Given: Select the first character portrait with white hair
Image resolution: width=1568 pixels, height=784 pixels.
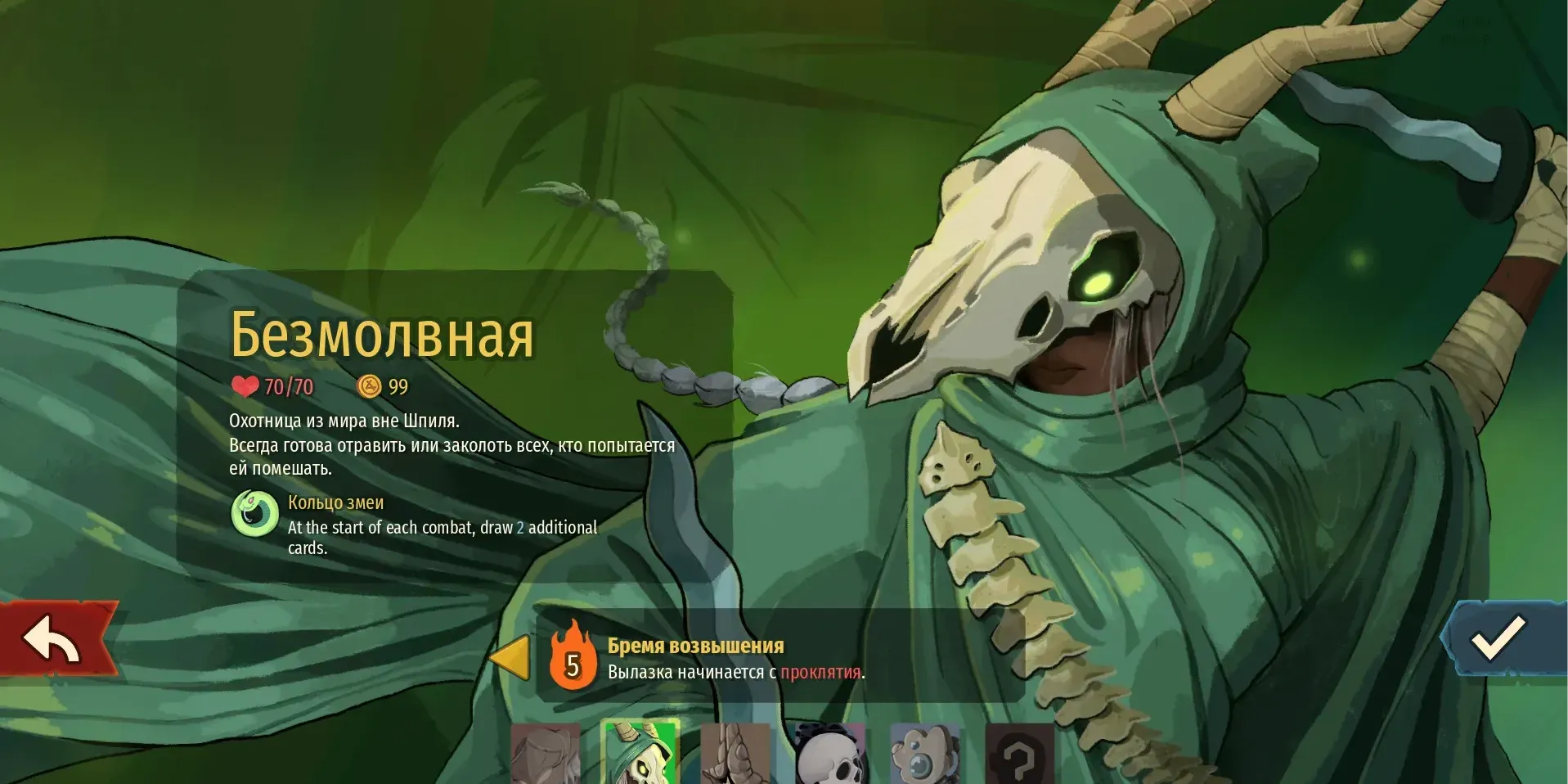Looking at the screenshot, I should click(x=545, y=755).
